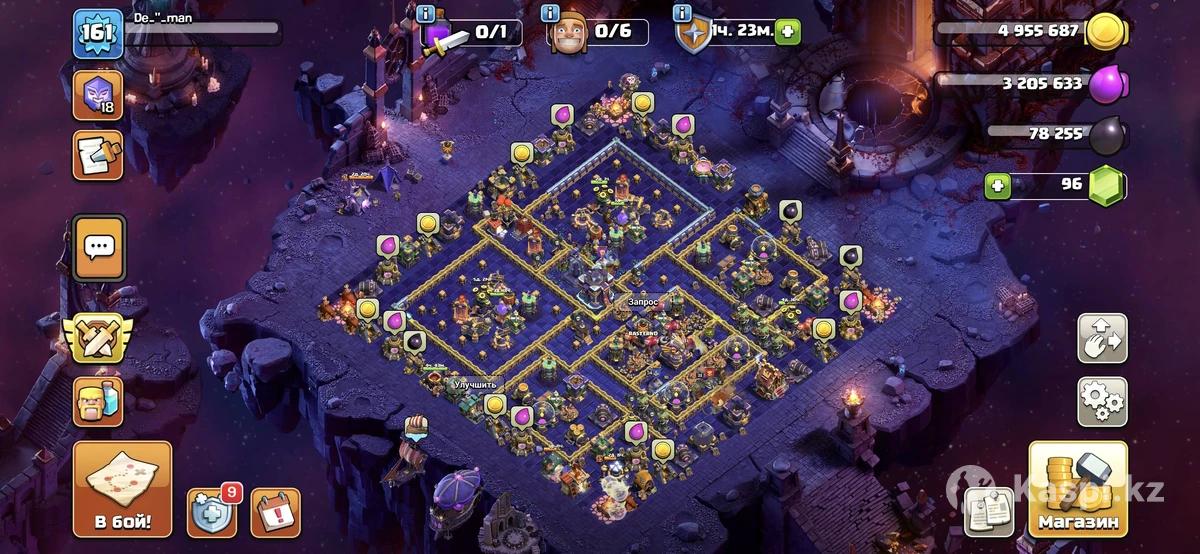Tap the Запрос request label

point(643,299)
